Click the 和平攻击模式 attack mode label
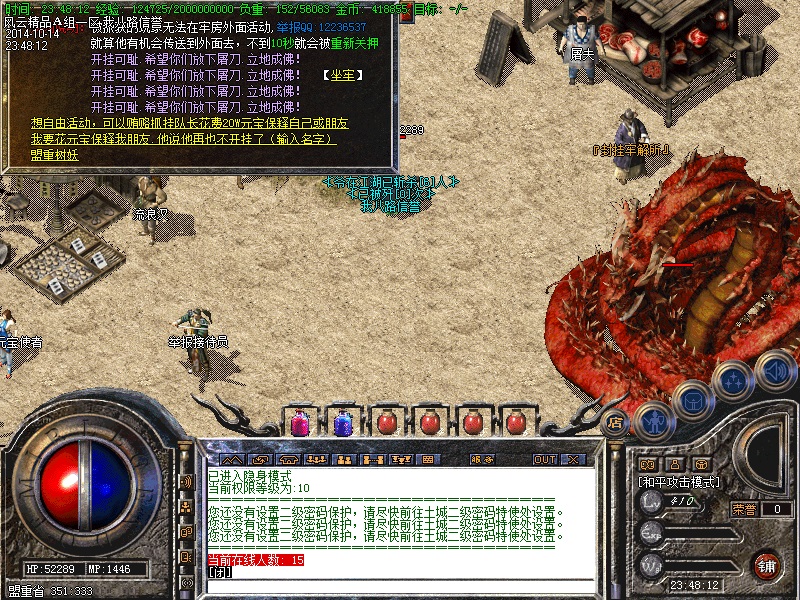 [678, 482]
